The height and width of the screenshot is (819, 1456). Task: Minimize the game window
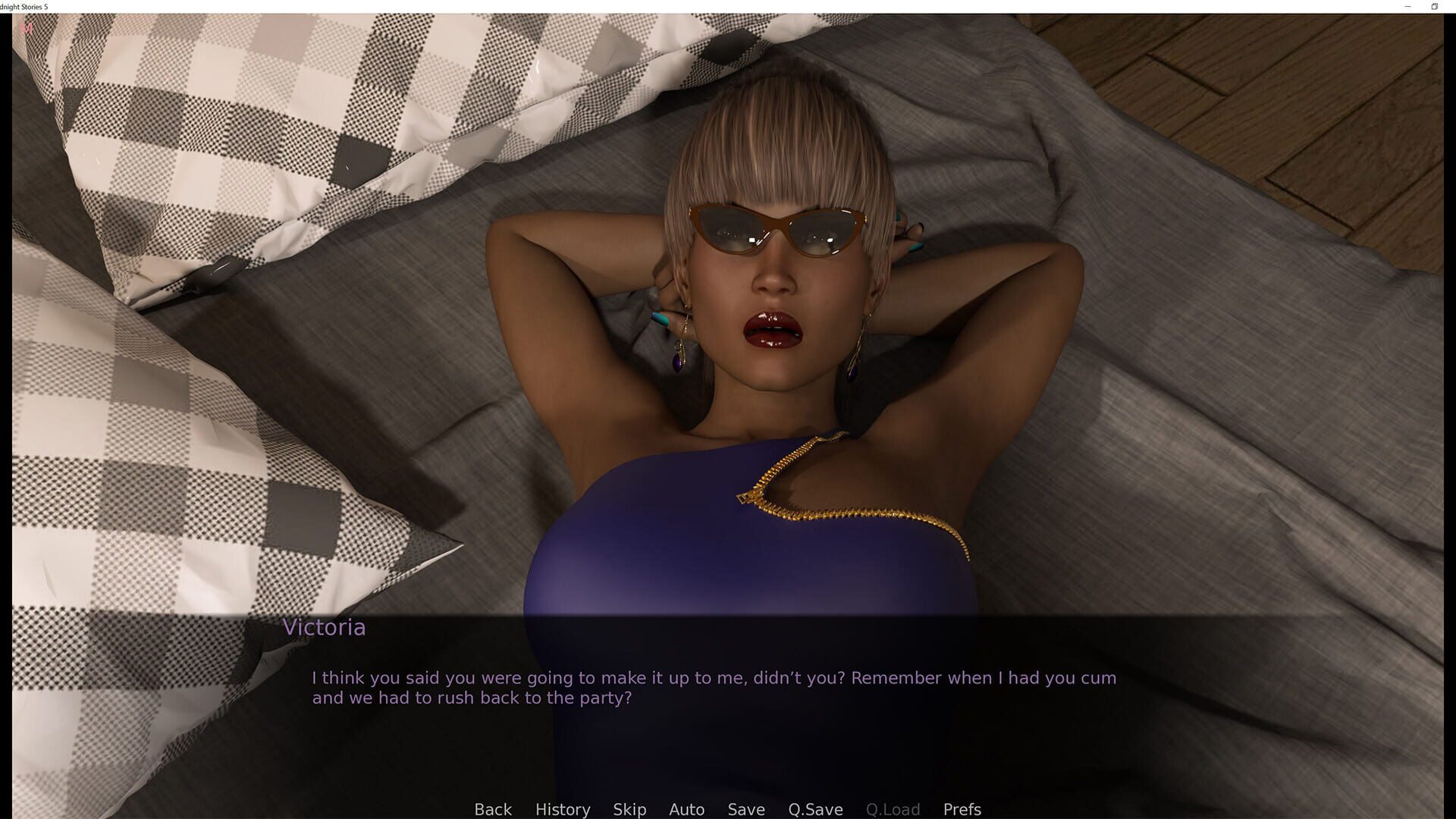point(1405,7)
